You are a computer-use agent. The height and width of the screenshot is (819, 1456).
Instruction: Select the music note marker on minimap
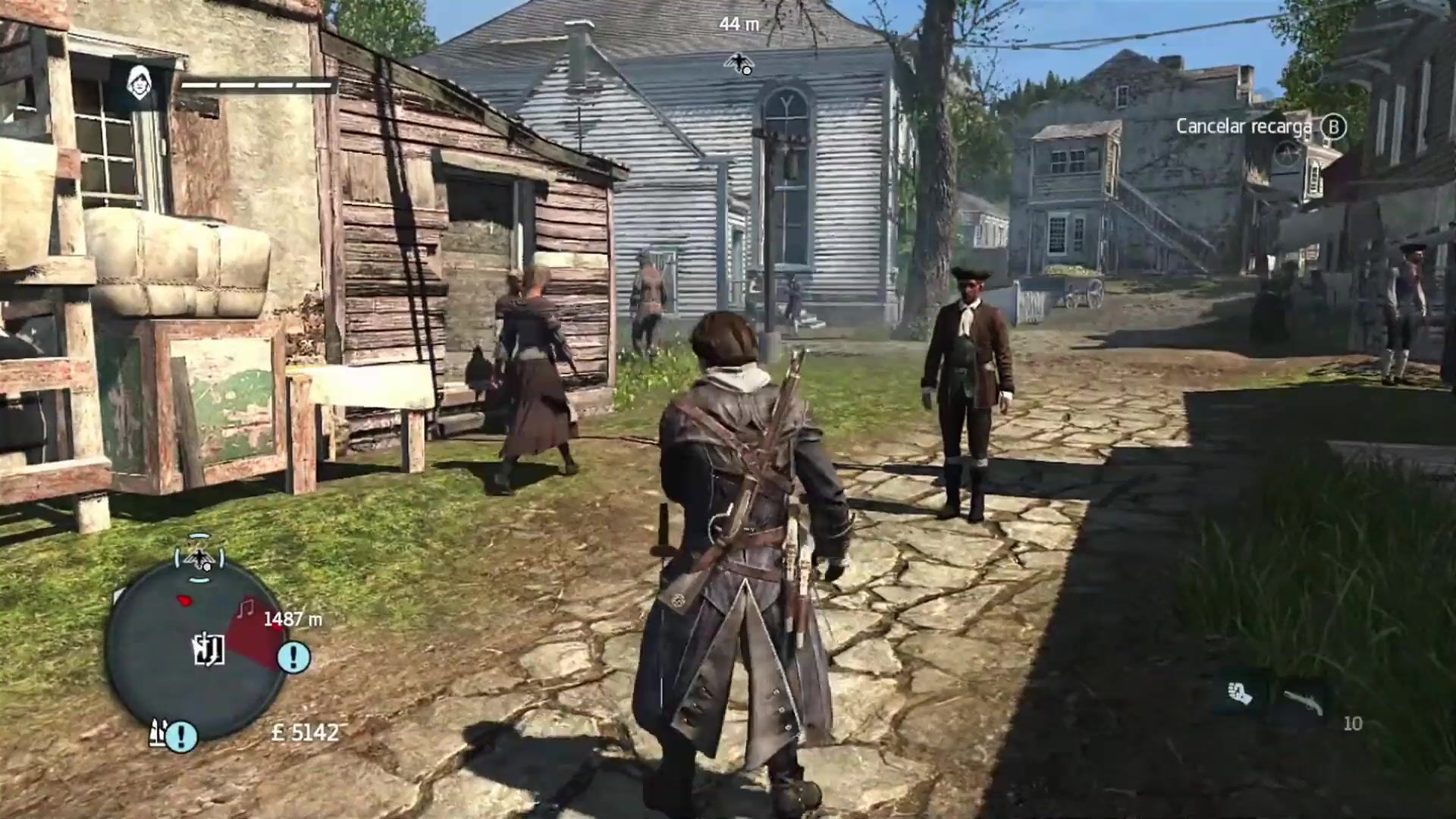tap(245, 608)
